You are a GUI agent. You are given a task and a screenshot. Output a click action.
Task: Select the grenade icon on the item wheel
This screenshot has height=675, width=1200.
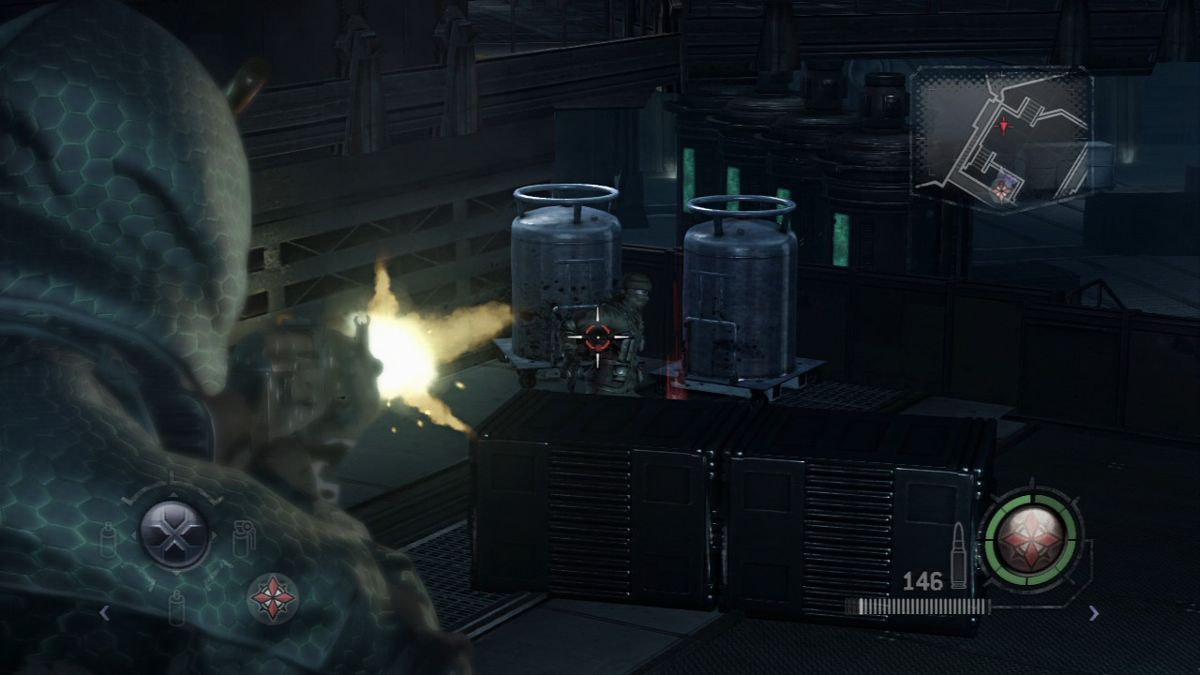tap(243, 538)
